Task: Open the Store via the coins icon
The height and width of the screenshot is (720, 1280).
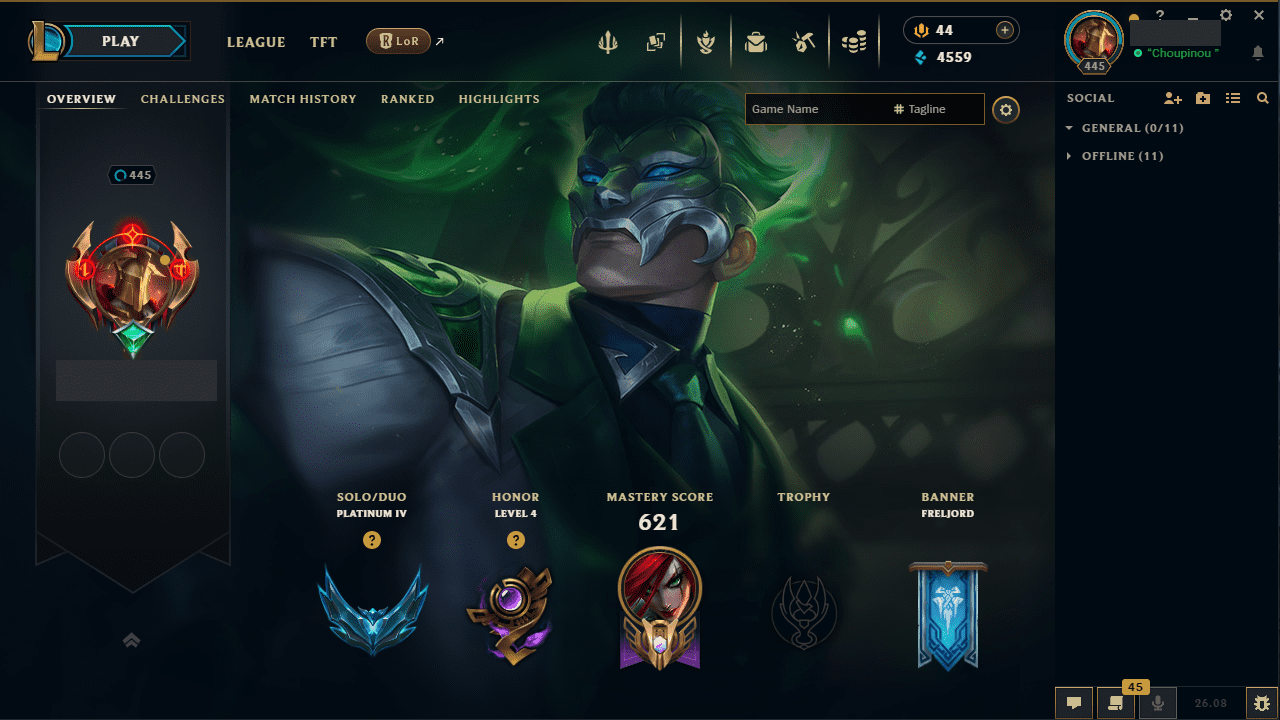Action: tap(855, 41)
